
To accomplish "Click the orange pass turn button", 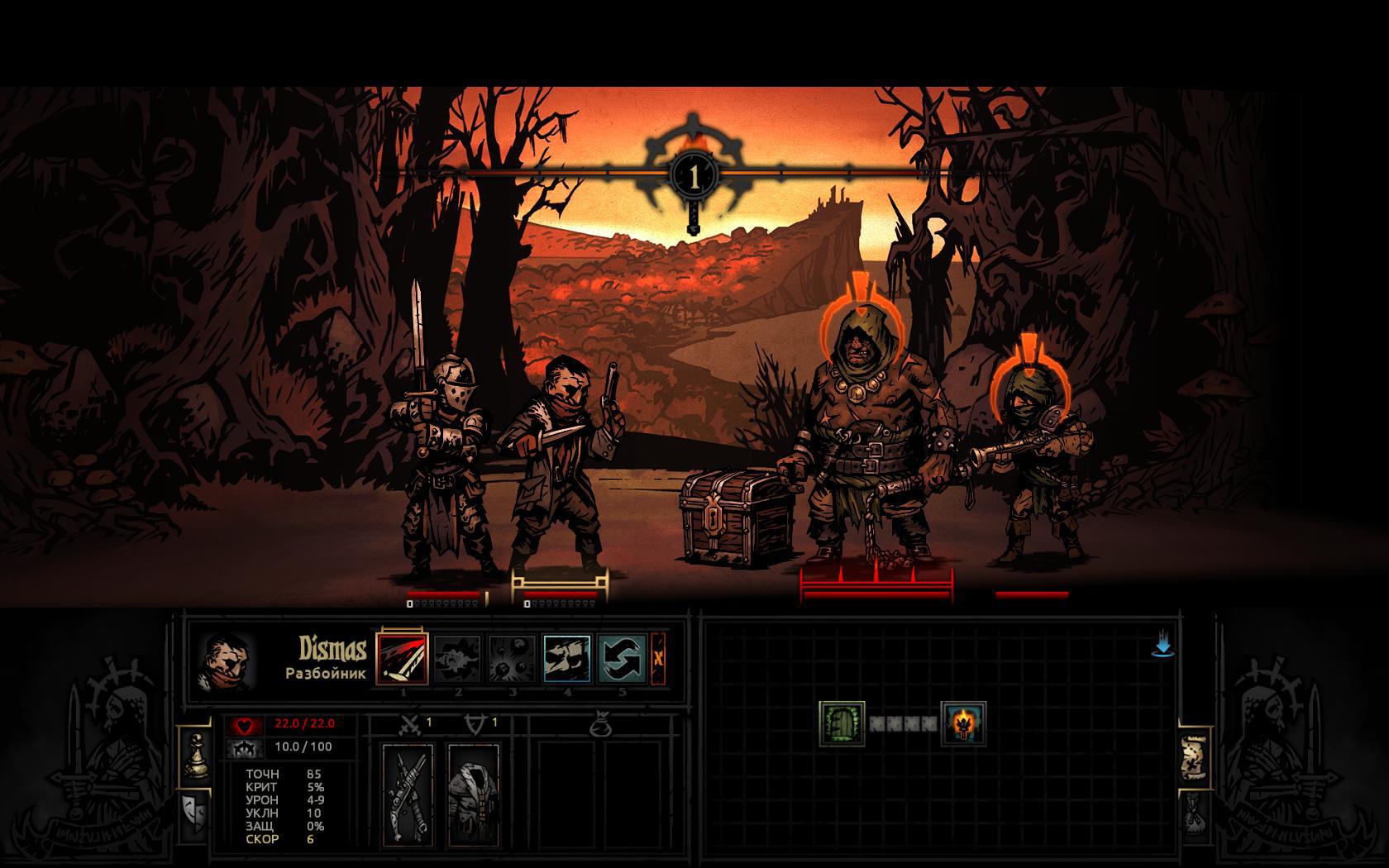I will pos(658,658).
